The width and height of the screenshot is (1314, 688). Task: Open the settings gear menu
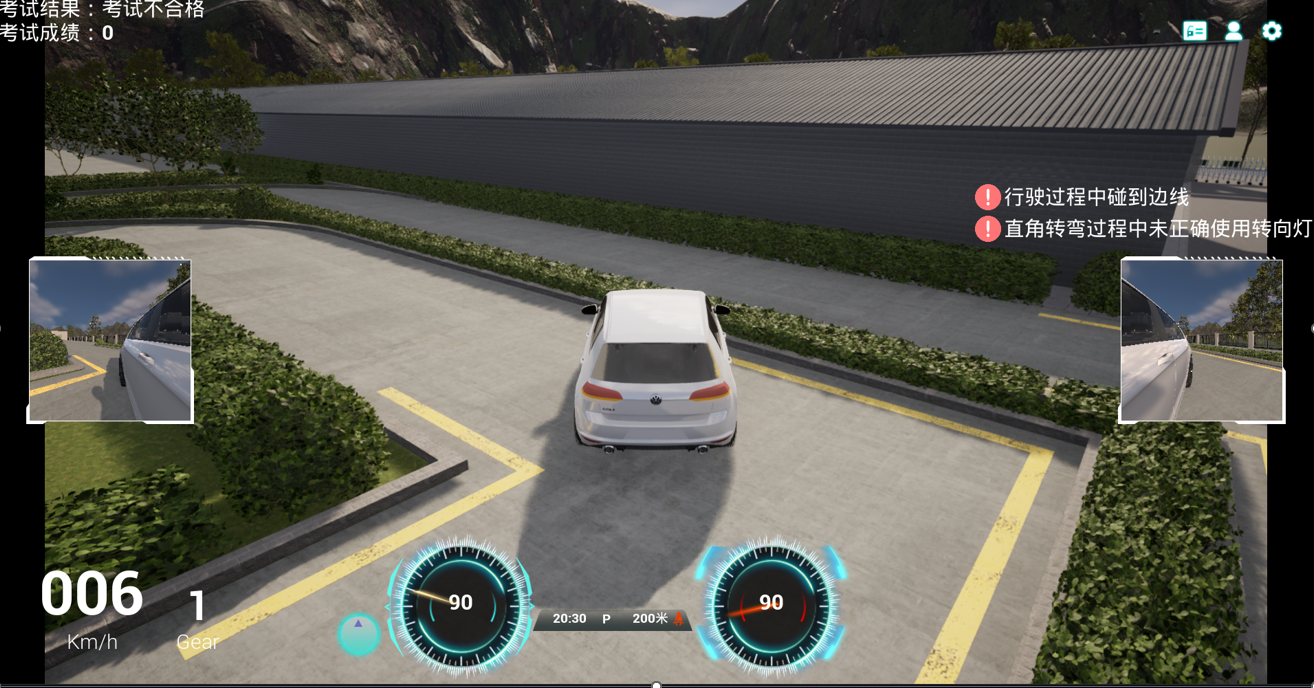1271,31
